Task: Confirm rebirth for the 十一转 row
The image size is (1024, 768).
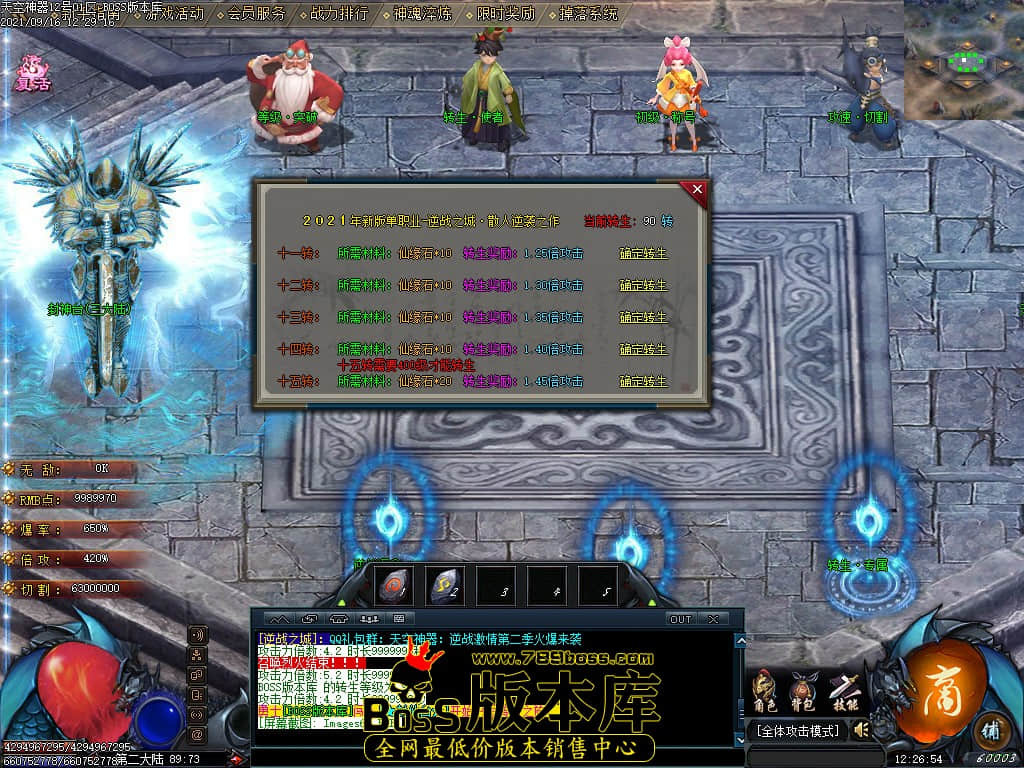Action: (642, 254)
